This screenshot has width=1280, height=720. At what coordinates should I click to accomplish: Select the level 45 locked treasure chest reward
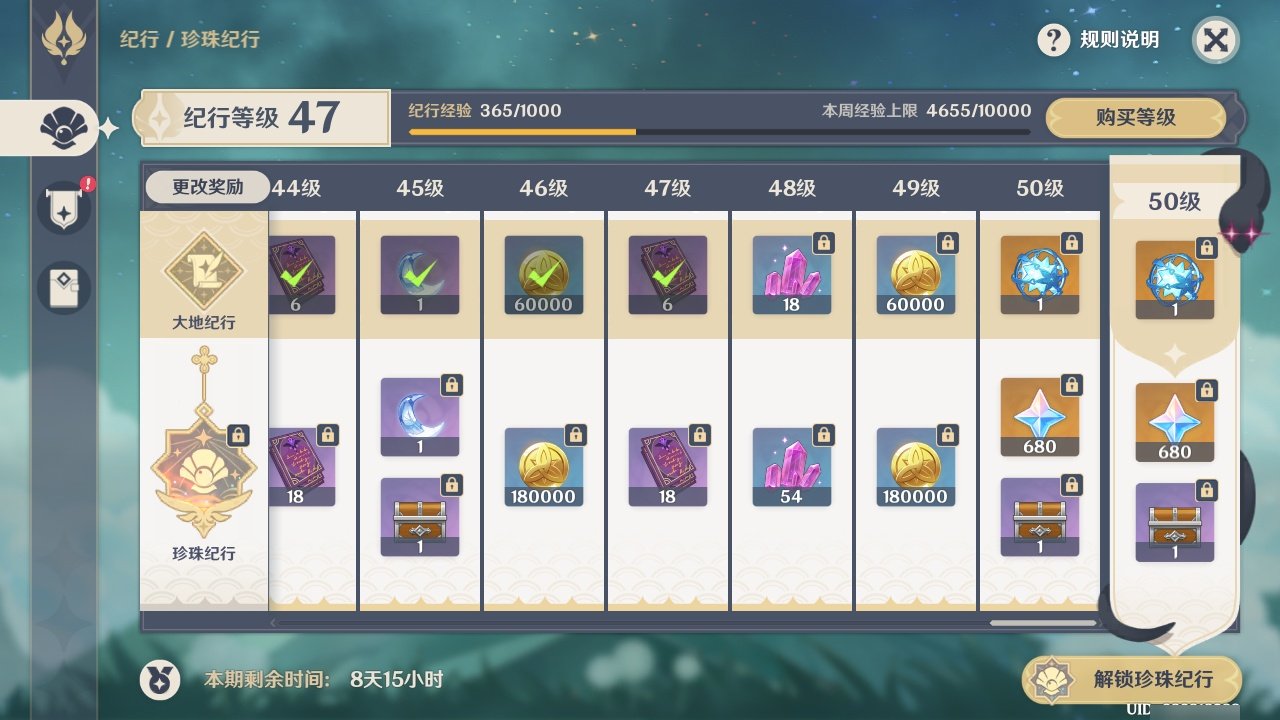coord(420,517)
